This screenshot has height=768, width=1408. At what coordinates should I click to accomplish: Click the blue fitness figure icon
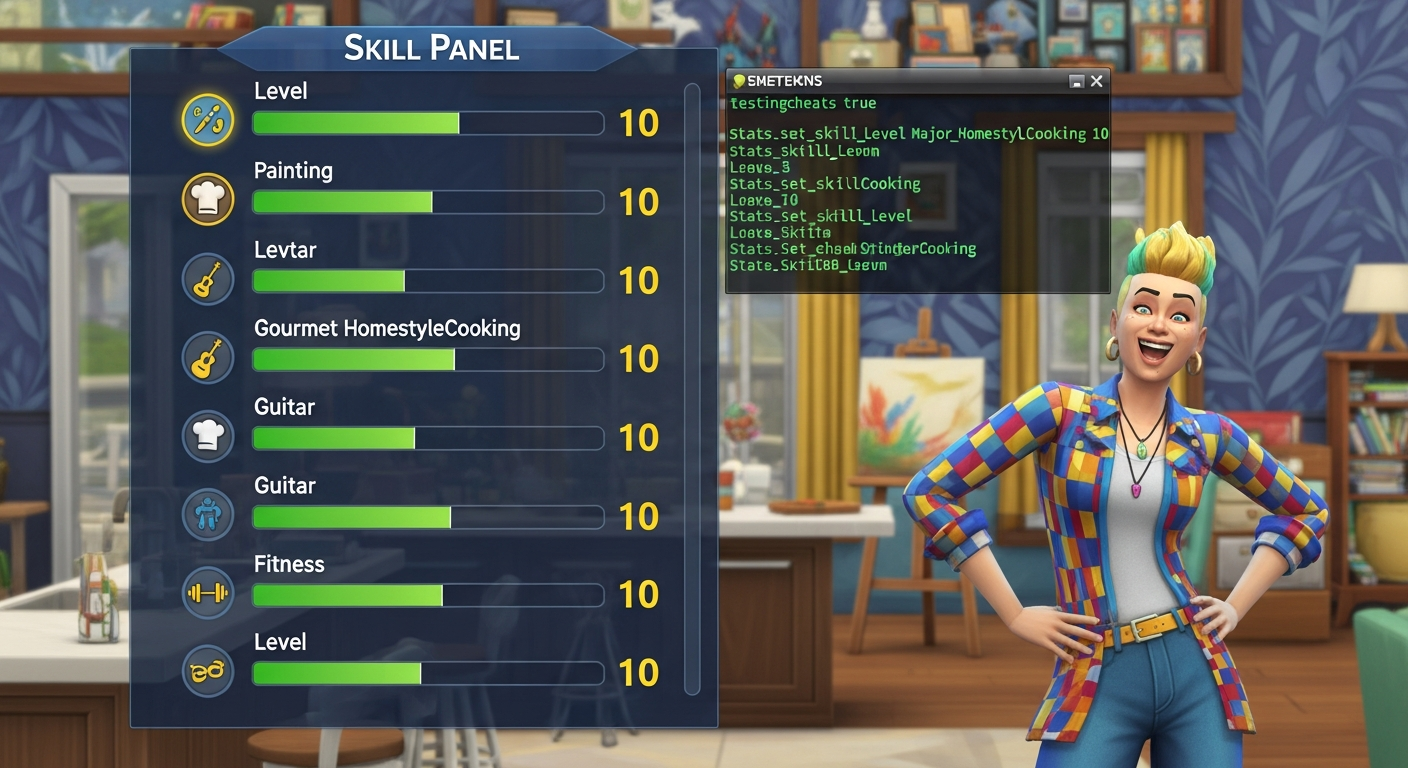207,514
